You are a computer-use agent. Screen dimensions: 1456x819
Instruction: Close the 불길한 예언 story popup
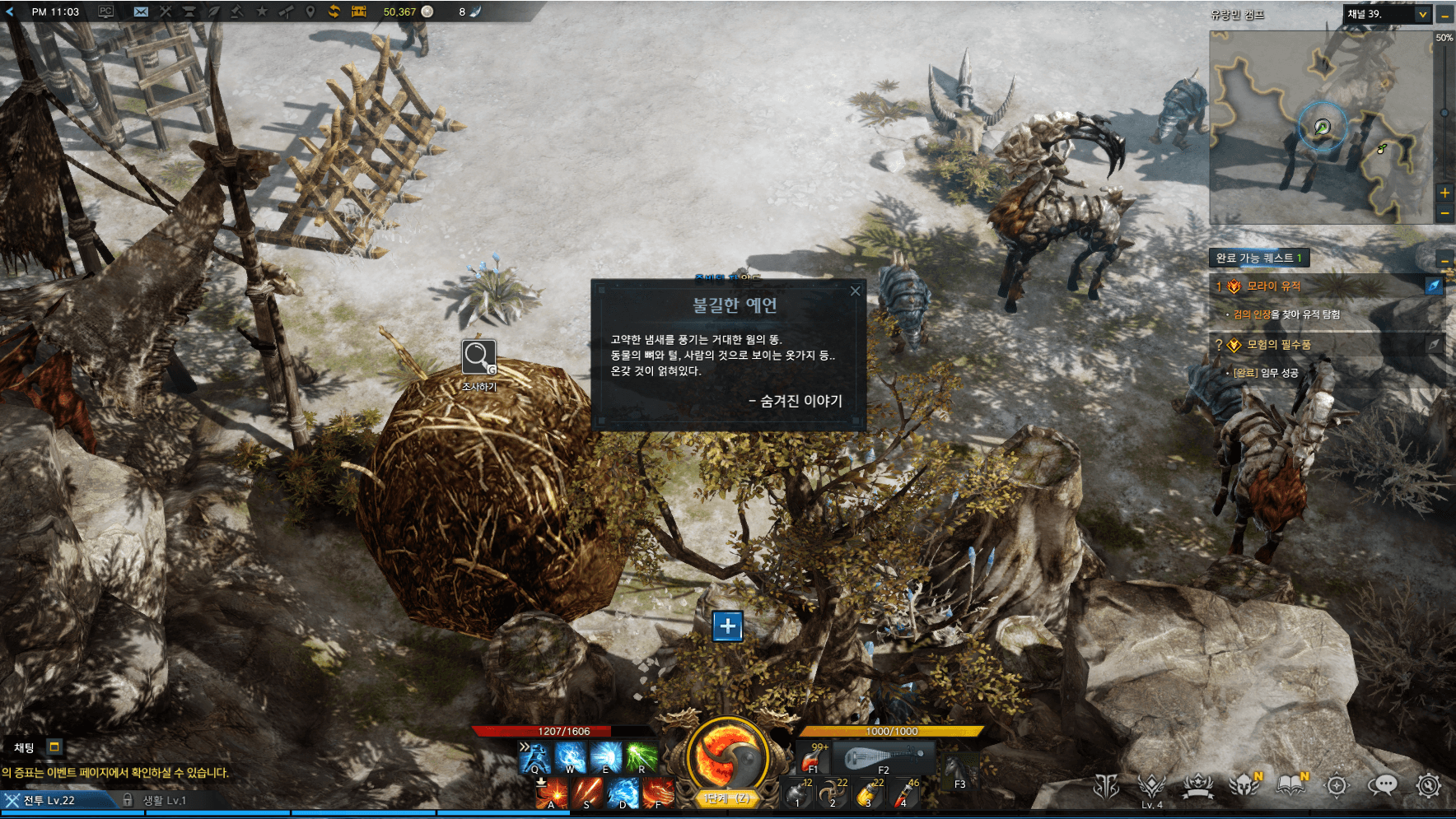(x=855, y=291)
